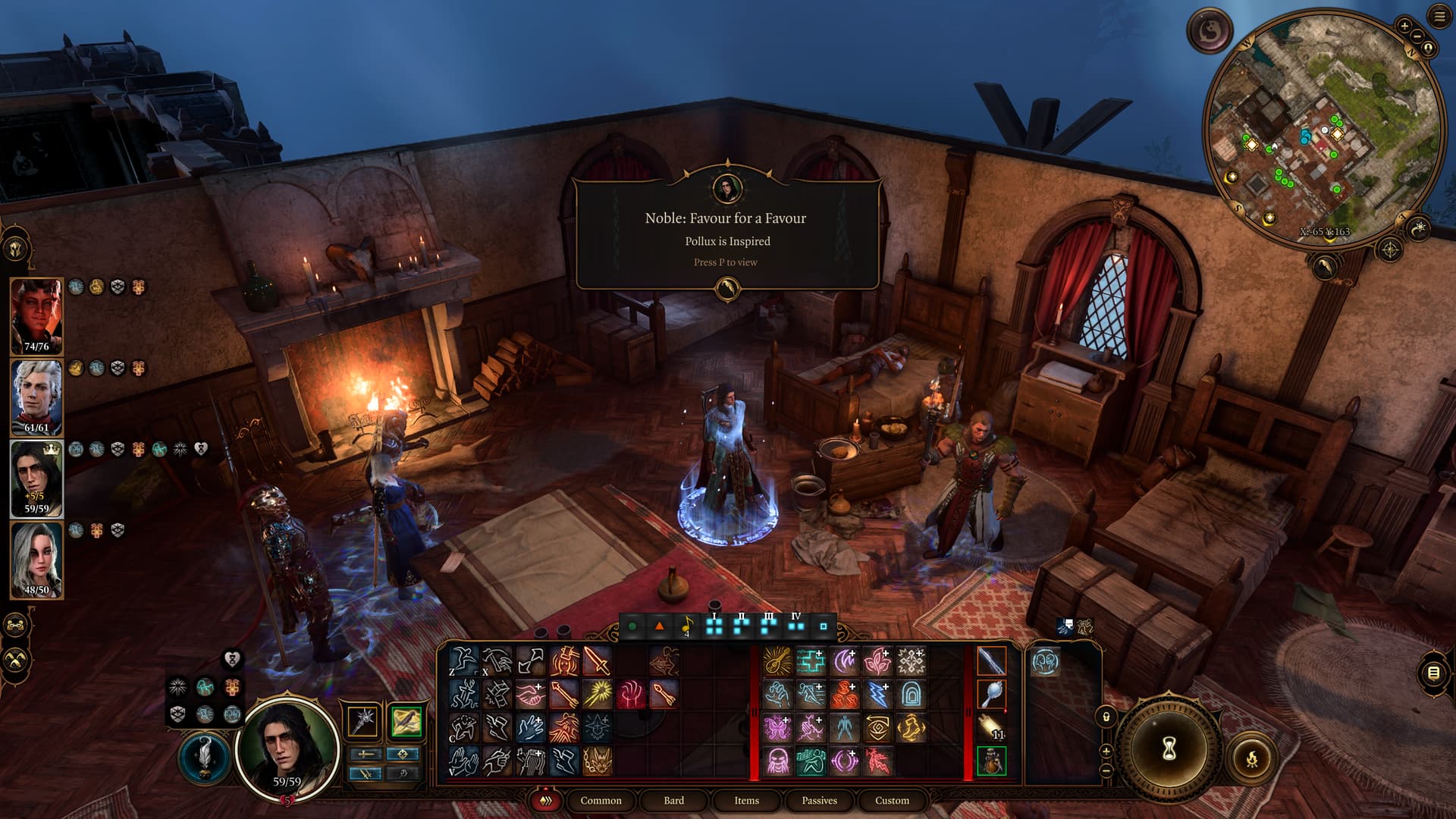
Task: Click the quill inspiration button beside portrait
Action: click(x=205, y=756)
